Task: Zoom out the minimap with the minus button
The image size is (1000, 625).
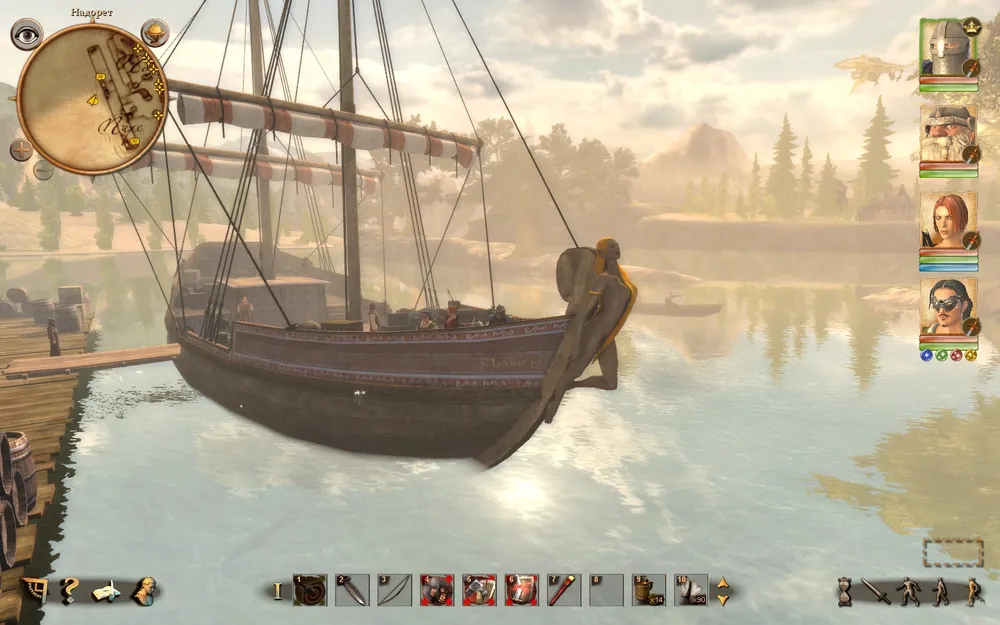Action: [x=43, y=169]
